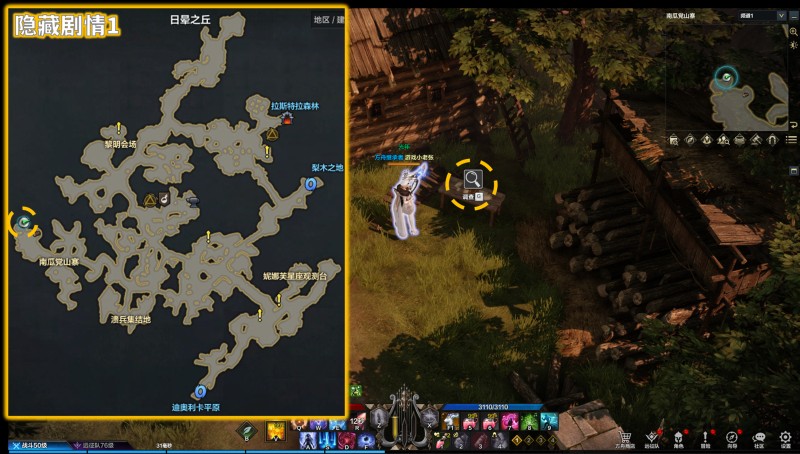
Task: Open the 社区 community menu
Action: coord(759,438)
